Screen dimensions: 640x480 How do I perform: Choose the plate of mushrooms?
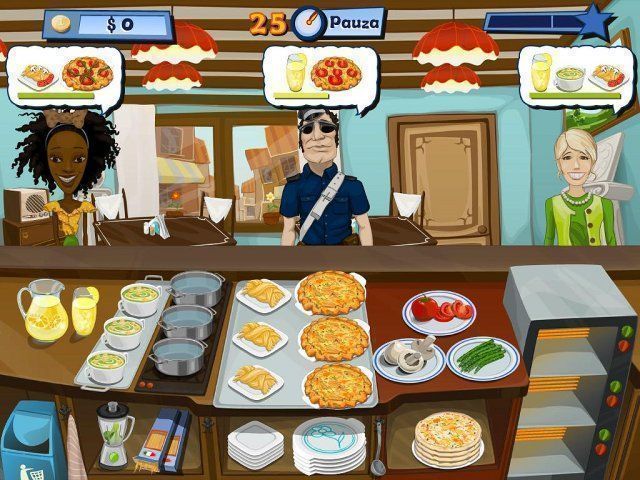pyautogui.click(x=408, y=357)
